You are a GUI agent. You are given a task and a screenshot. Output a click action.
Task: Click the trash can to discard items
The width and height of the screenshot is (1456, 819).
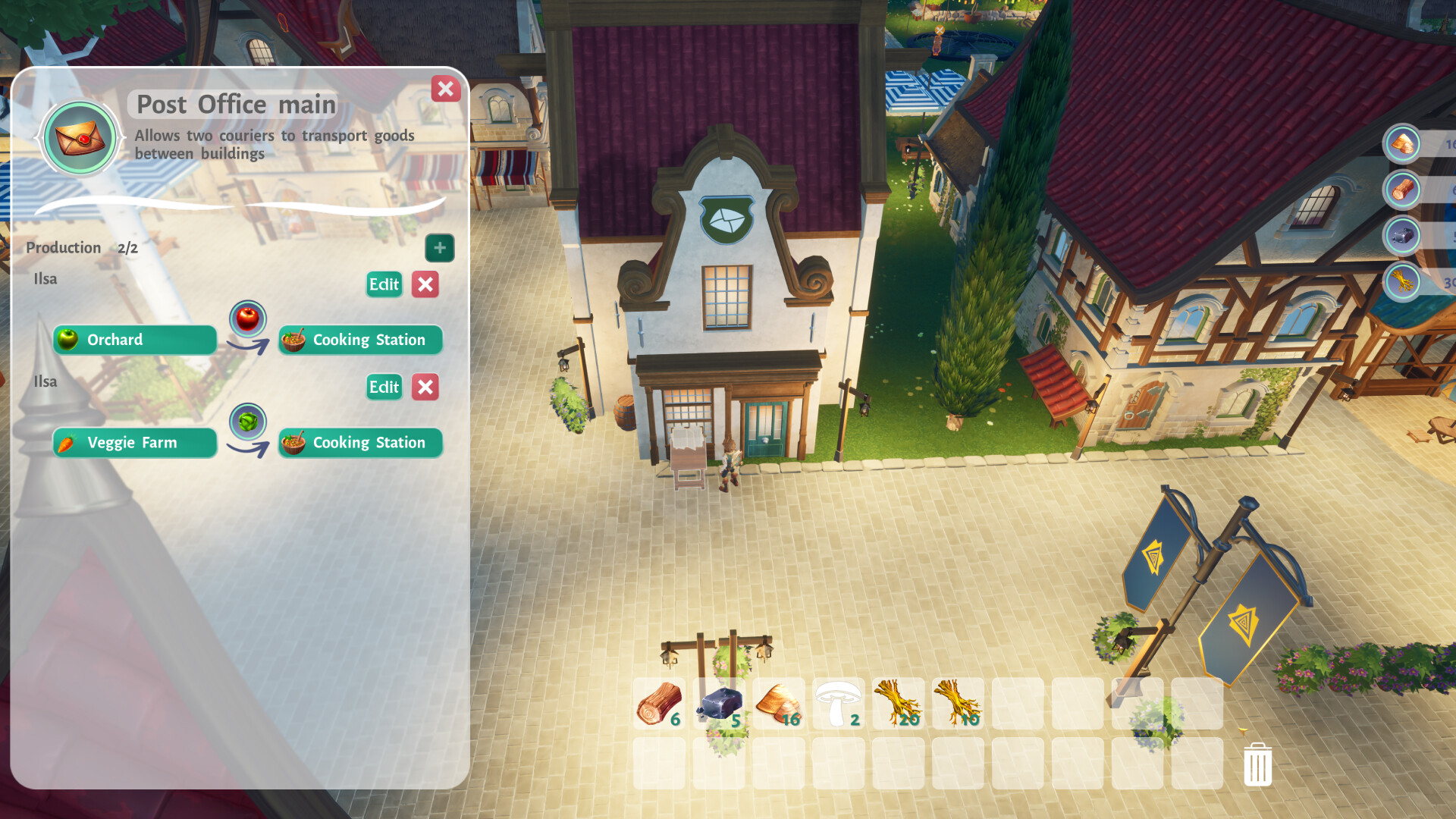point(1257,766)
